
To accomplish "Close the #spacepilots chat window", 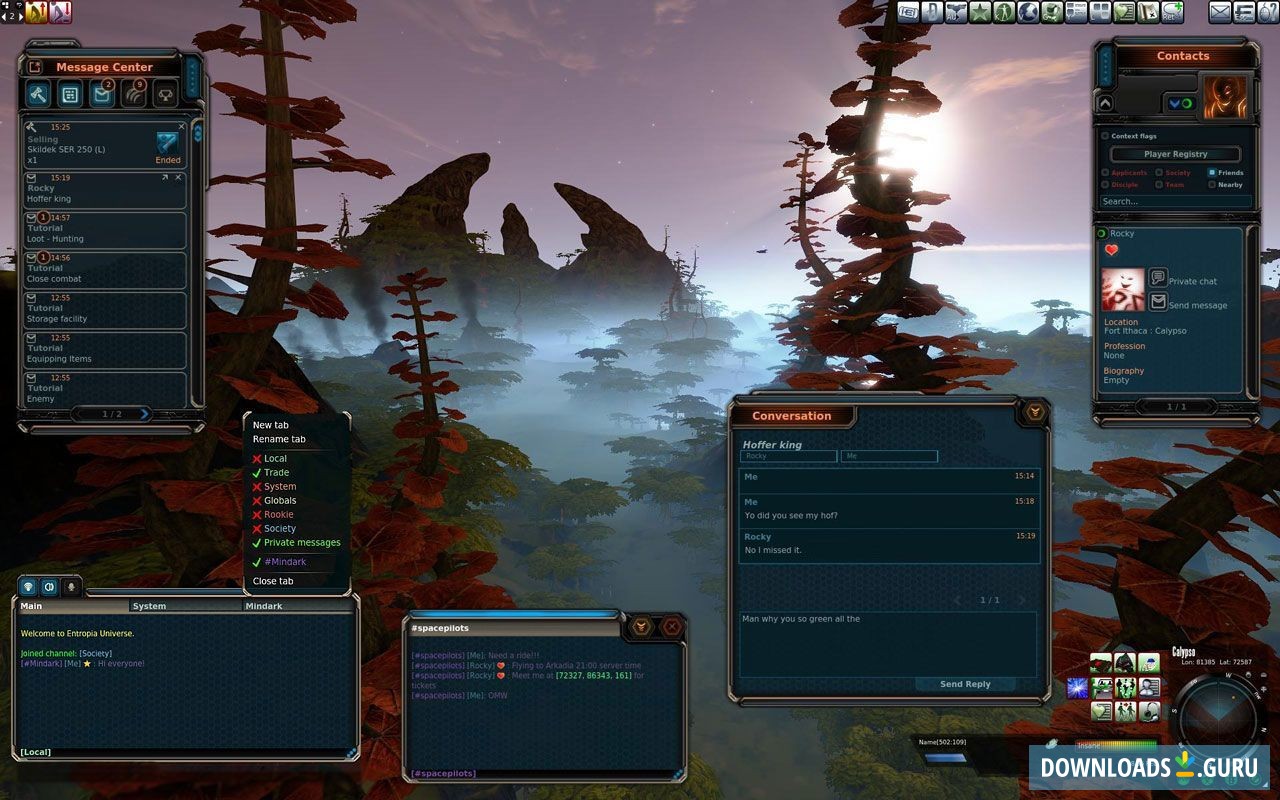I will [x=672, y=627].
